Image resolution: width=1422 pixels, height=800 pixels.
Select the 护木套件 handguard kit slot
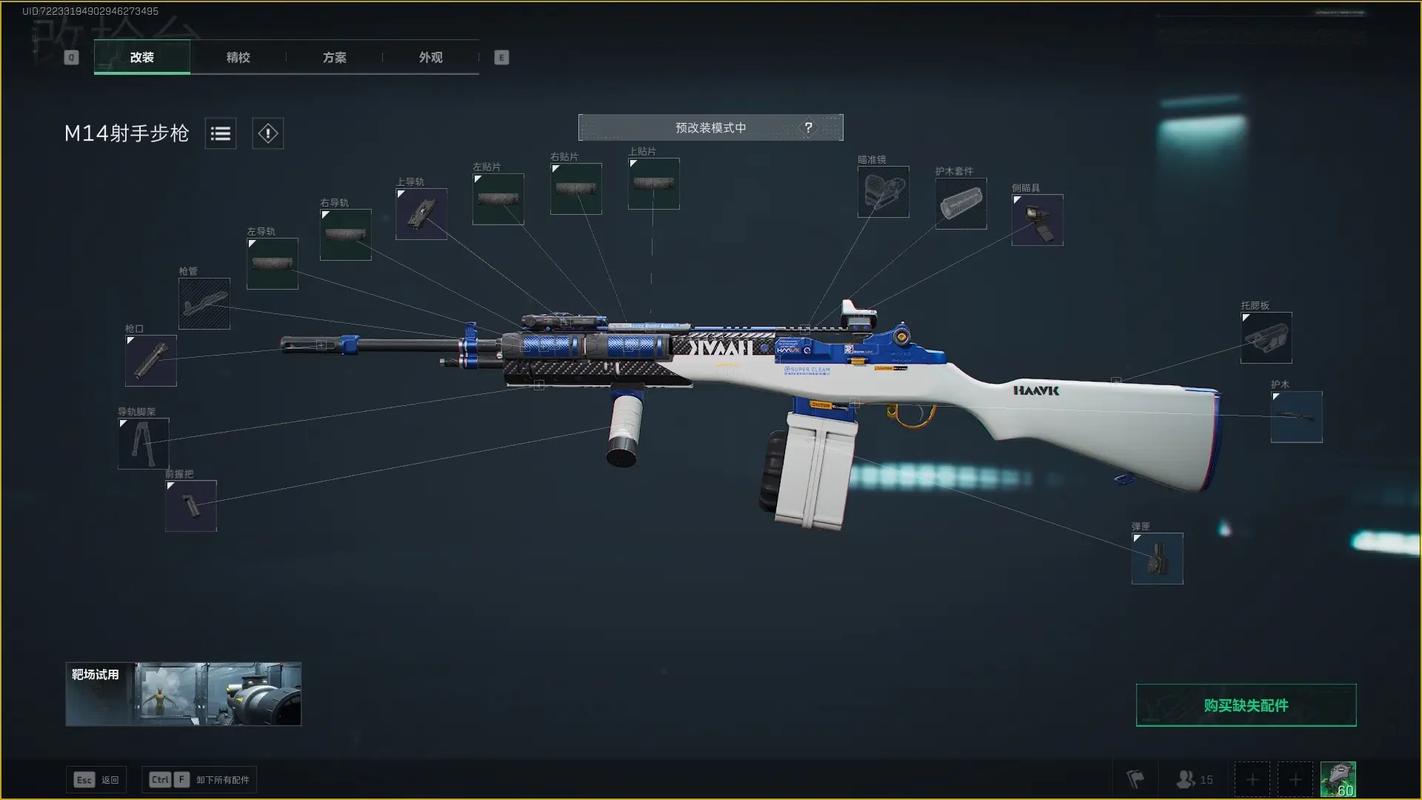[961, 203]
